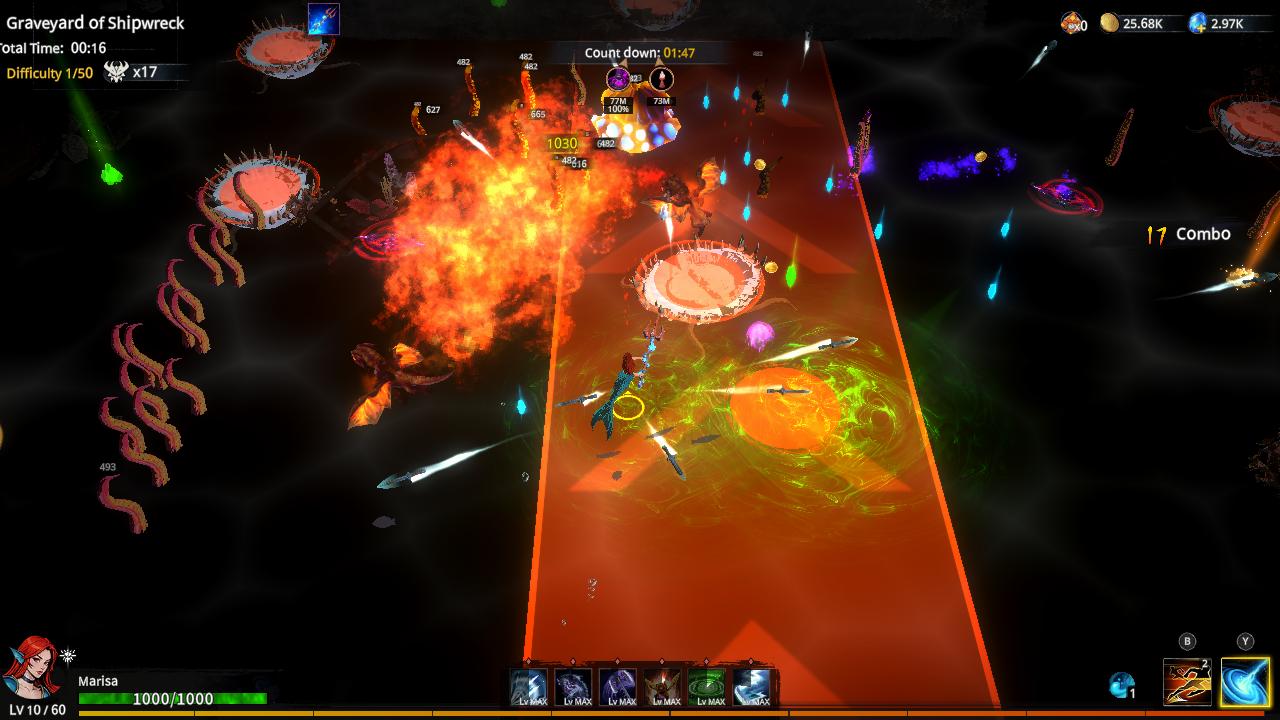1280x720 pixels.
Task: Select the first Lv MAX harpoon skill icon
Action: (528, 686)
